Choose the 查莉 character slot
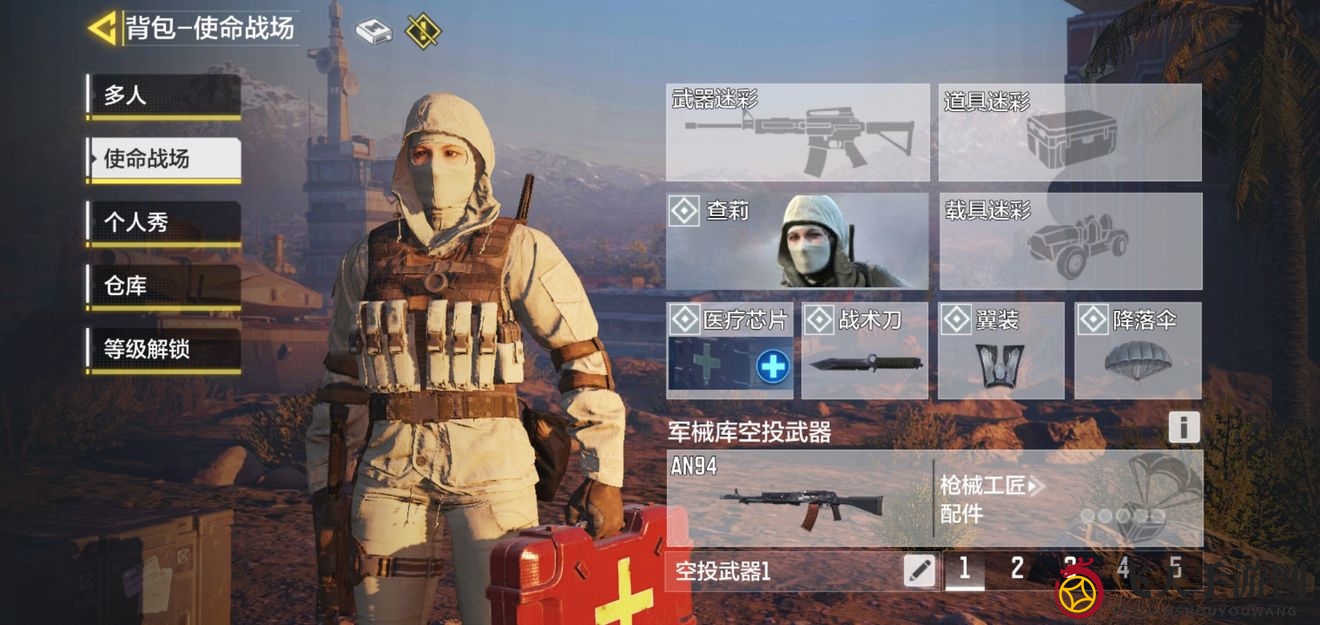Image resolution: width=1320 pixels, height=625 pixels. click(x=797, y=241)
